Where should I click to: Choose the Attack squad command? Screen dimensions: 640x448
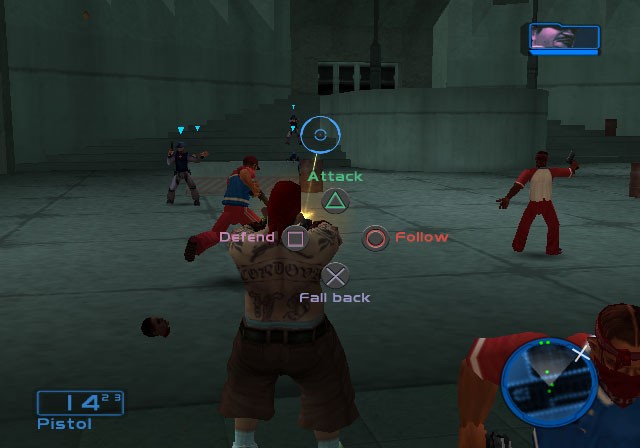click(336, 200)
